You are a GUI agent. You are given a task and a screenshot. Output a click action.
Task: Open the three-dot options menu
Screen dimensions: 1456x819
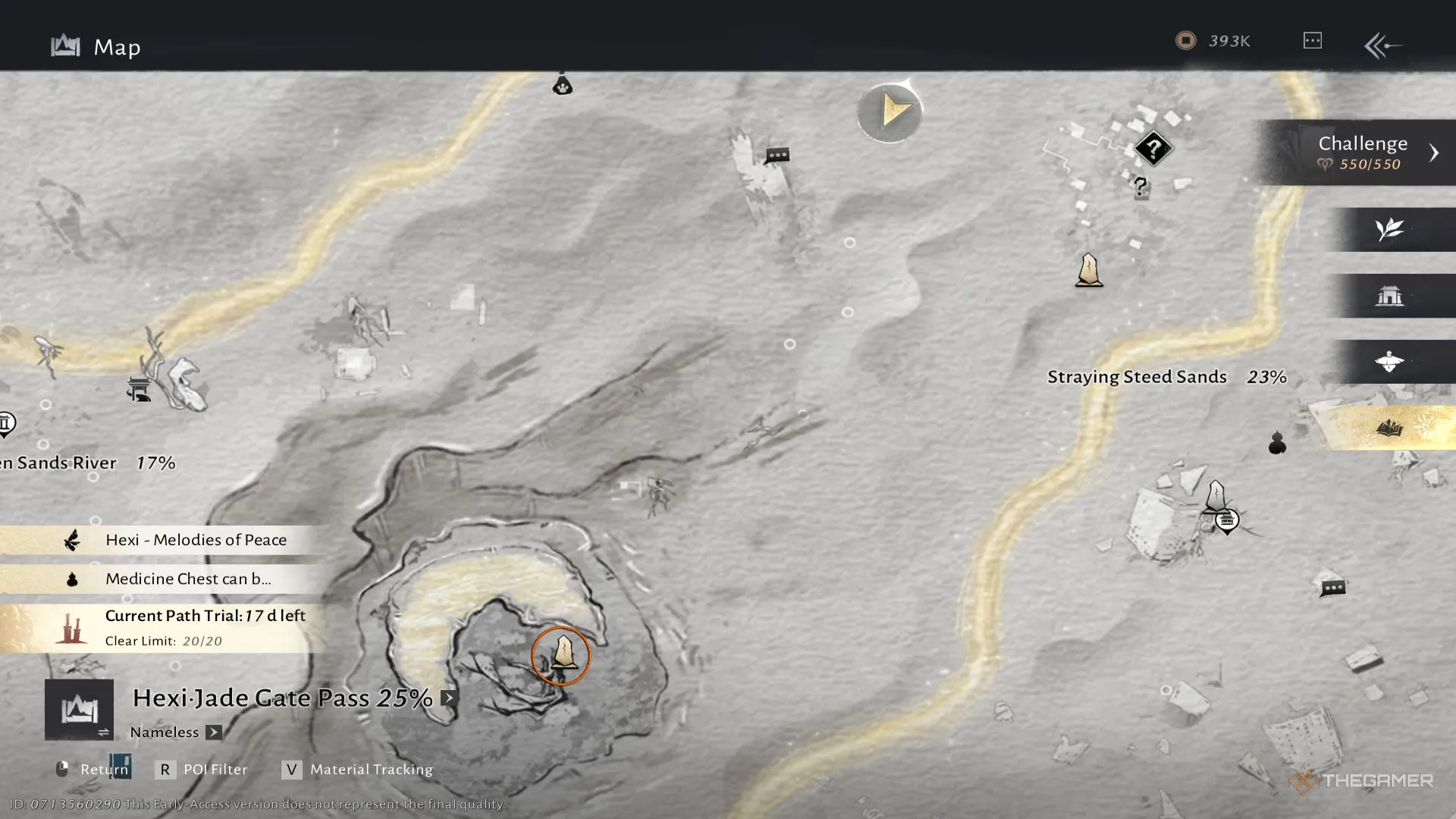click(1312, 41)
